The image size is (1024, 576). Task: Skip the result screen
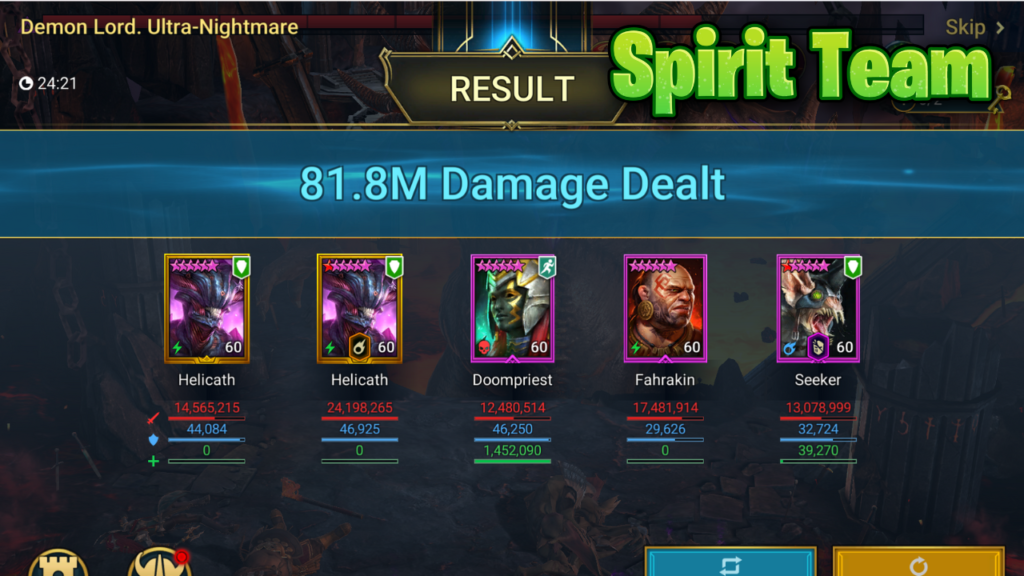(x=974, y=28)
